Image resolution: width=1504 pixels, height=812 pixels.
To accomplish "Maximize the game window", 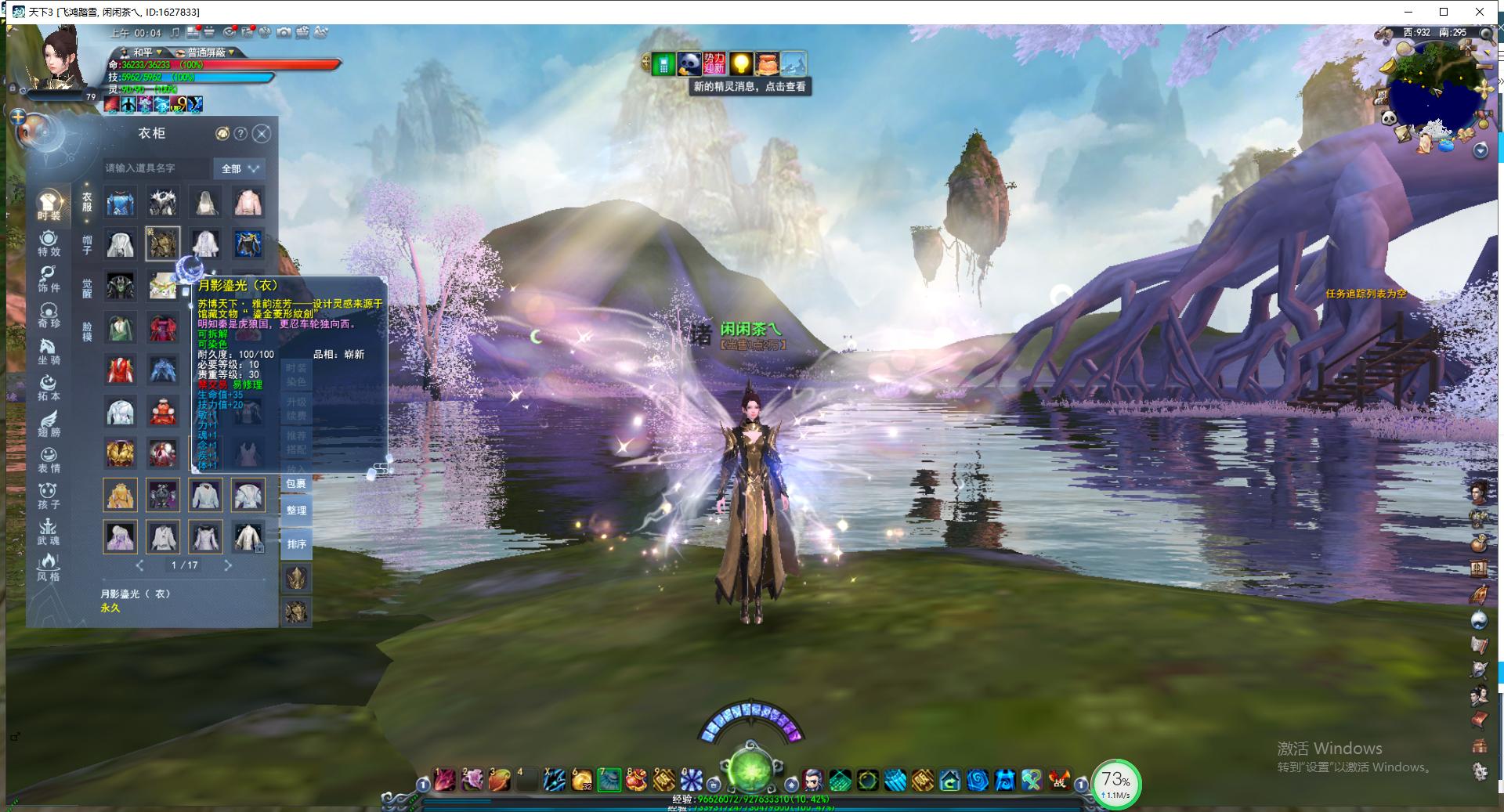I will (x=1444, y=12).
